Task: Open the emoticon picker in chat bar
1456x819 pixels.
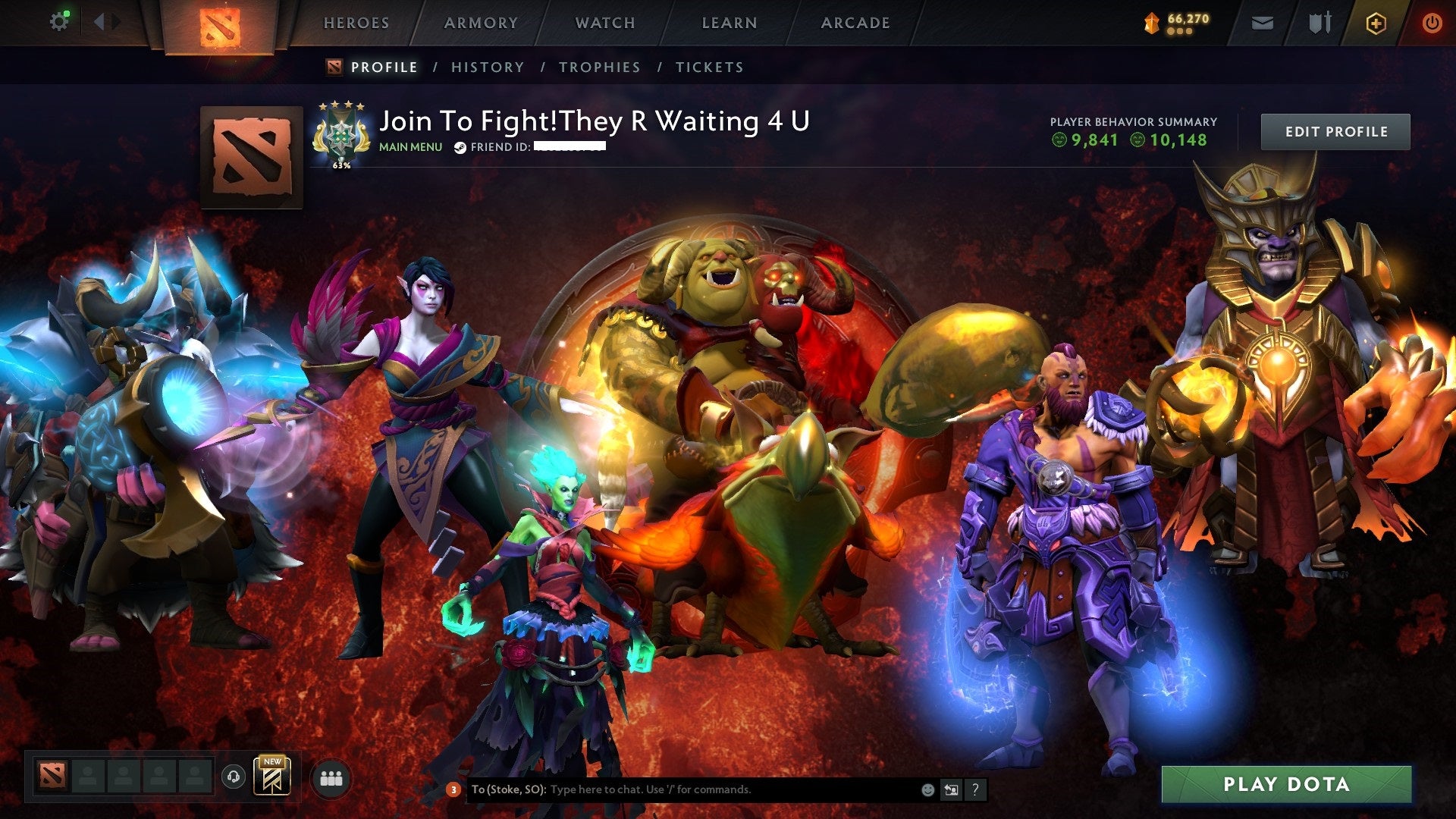Action: click(x=927, y=789)
